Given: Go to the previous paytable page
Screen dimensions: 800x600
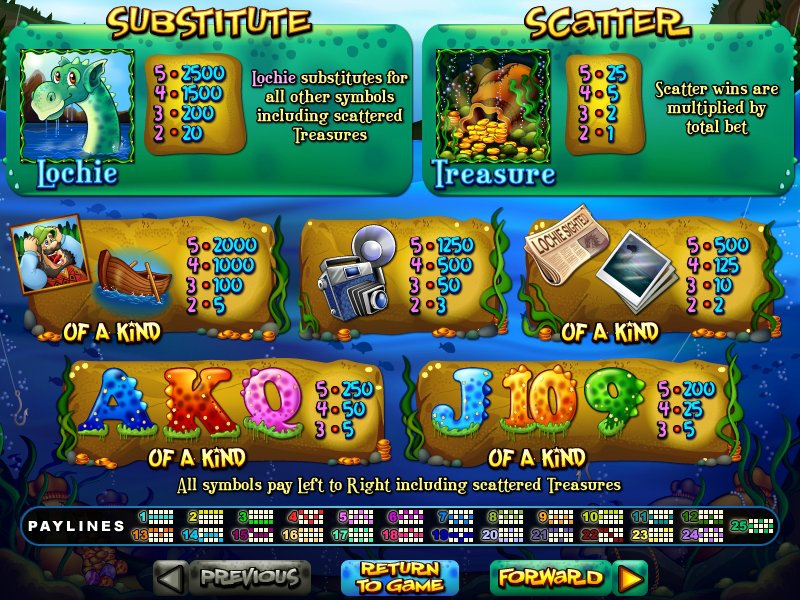Looking at the screenshot, I should (x=250, y=577).
